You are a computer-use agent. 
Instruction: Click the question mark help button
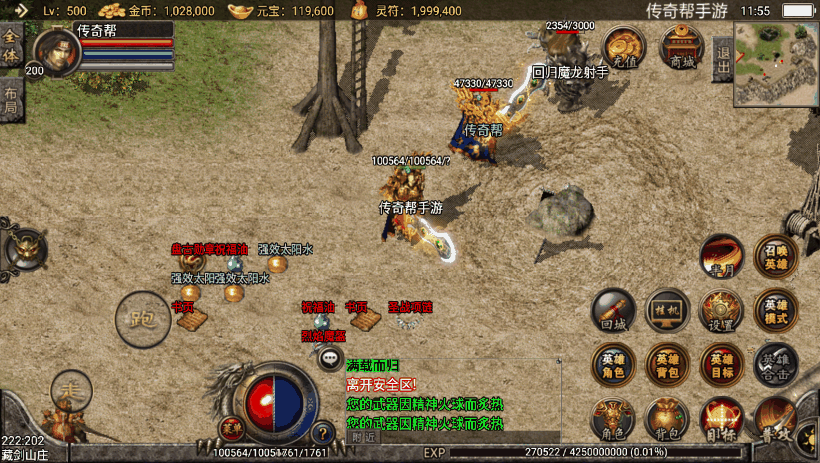pos(322,434)
